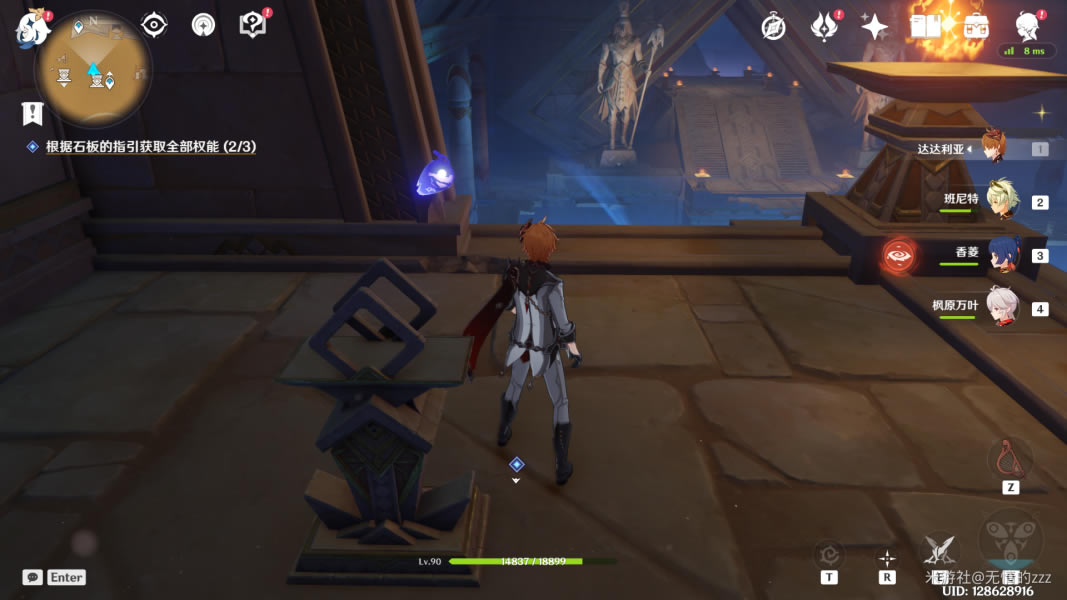The width and height of the screenshot is (1067, 600).
Task: Use the red gadget above Z
Action: click(1010, 458)
